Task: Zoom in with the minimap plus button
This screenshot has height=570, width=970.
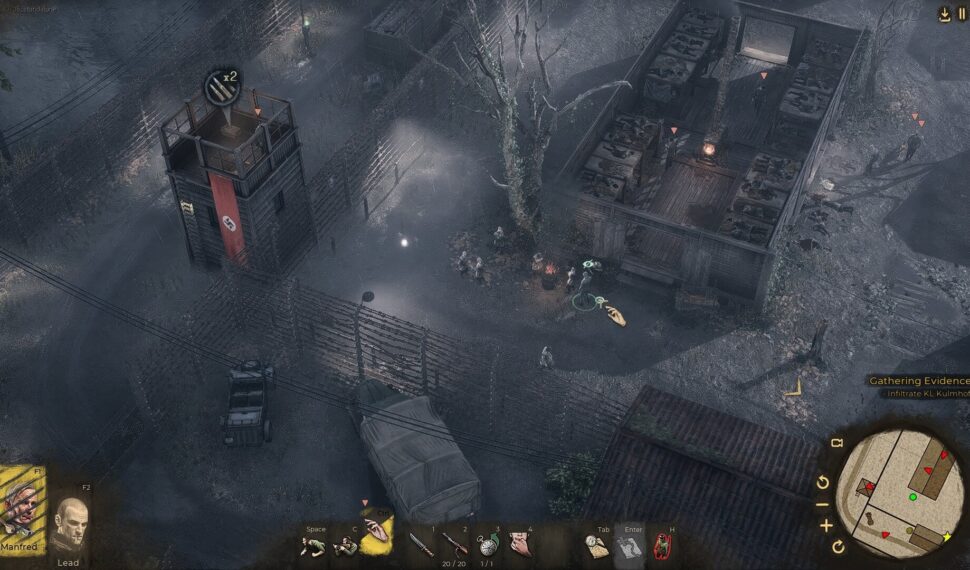Action: [x=826, y=525]
